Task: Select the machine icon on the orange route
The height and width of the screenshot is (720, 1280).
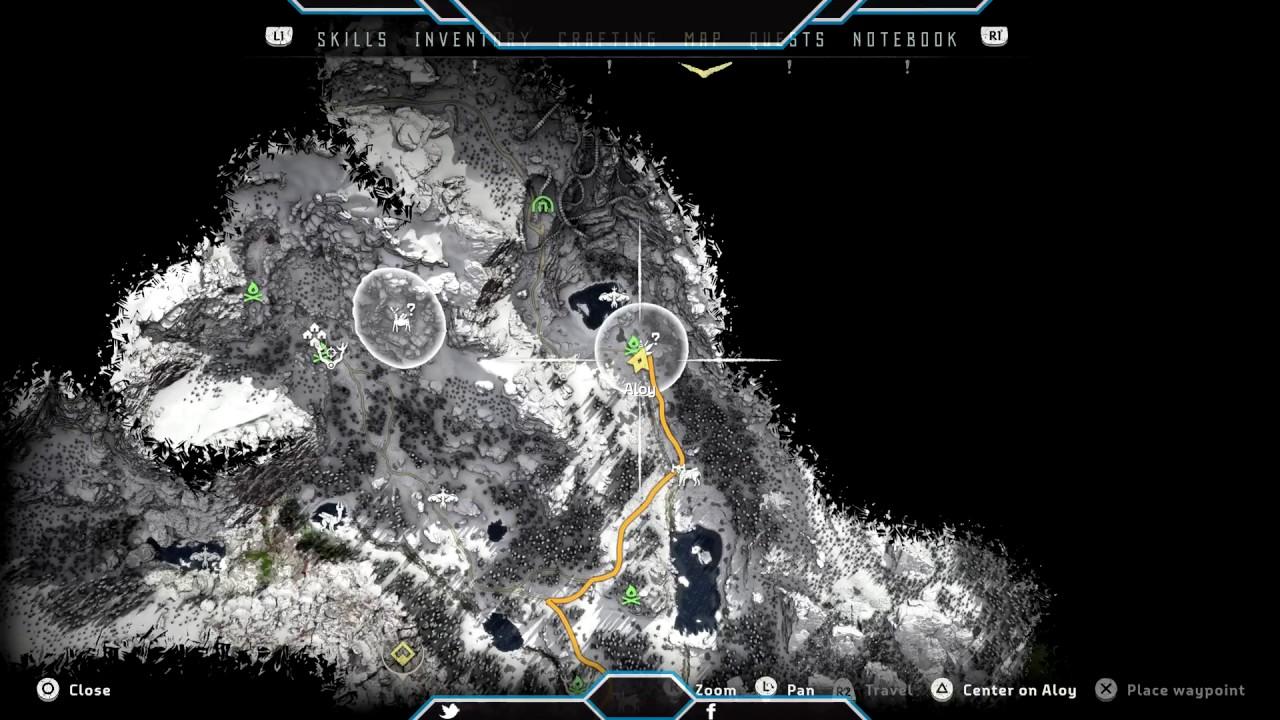Action: pos(686,474)
